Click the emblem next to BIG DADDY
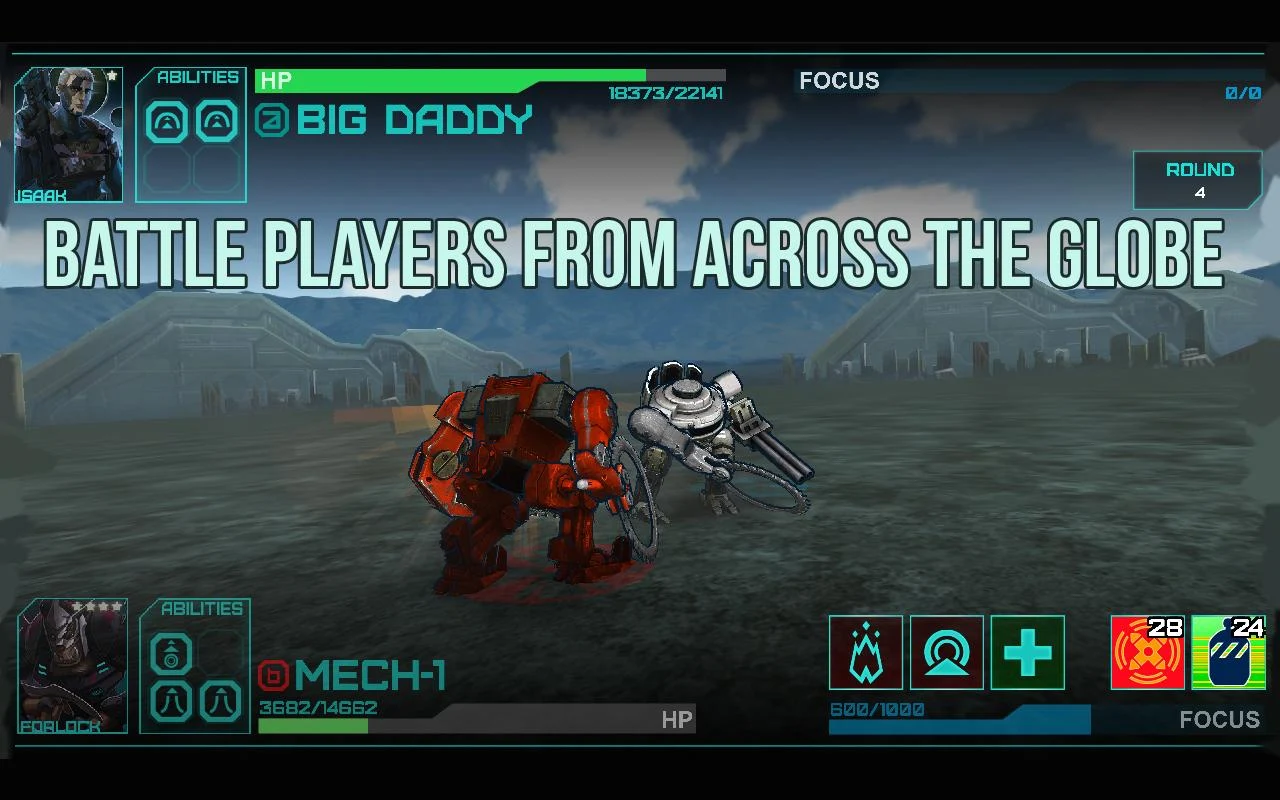This screenshot has width=1280, height=800. click(273, 120)
